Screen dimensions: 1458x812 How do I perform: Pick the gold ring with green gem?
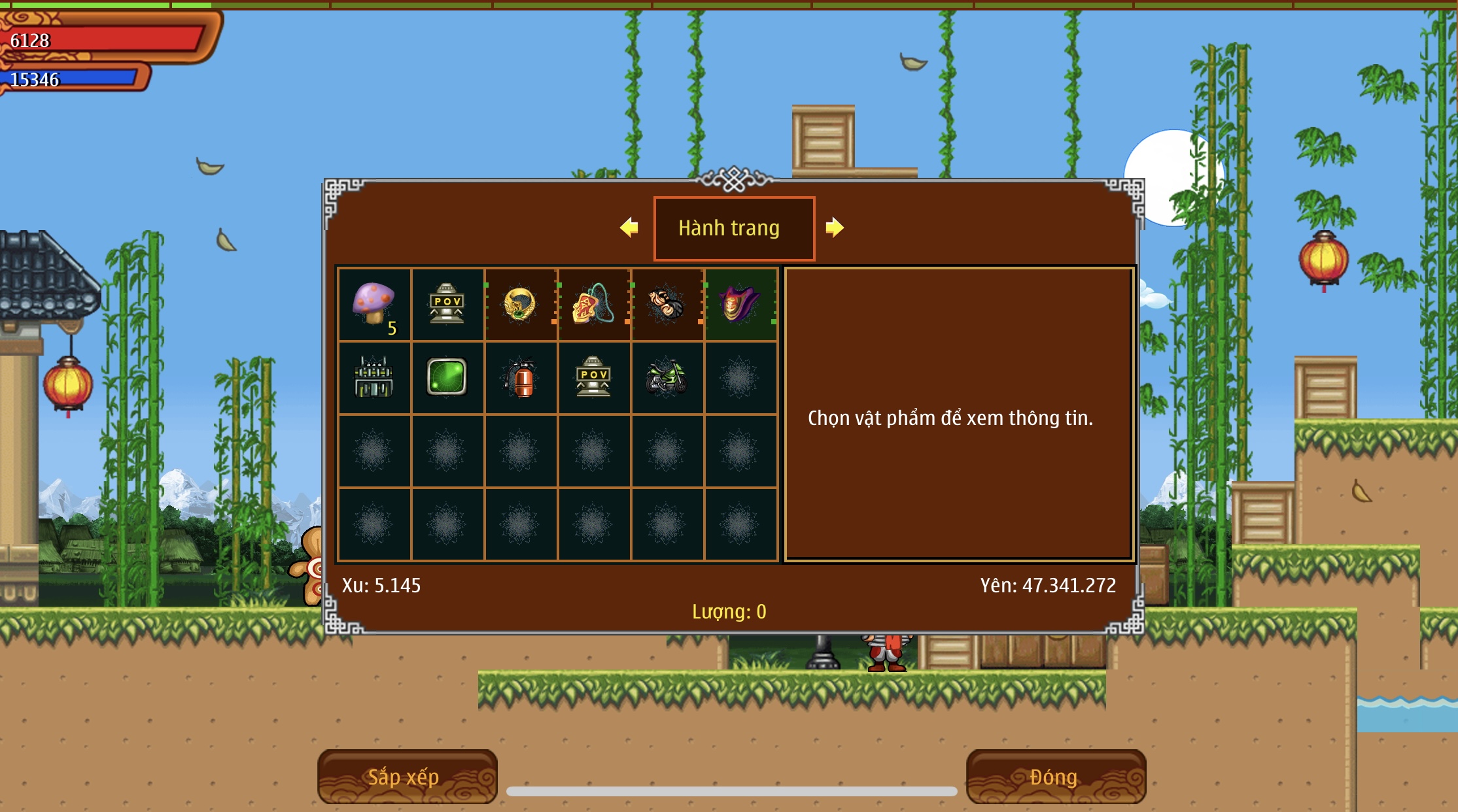point(520,305)
